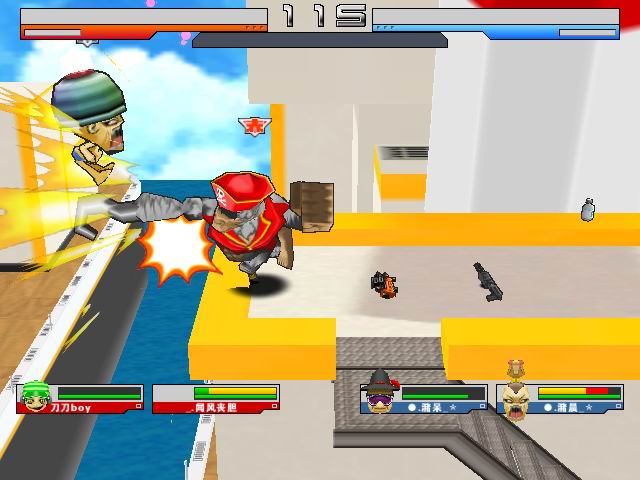Select the red panel without a portrait

coord(215,399)
